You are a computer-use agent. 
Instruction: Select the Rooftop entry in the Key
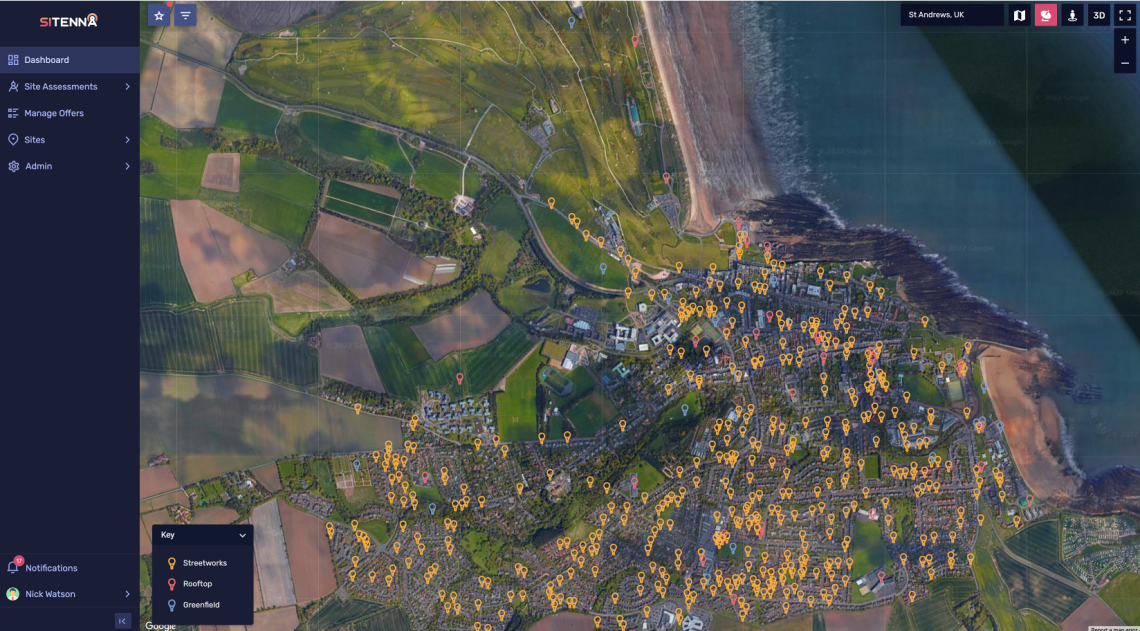point(197,584)
